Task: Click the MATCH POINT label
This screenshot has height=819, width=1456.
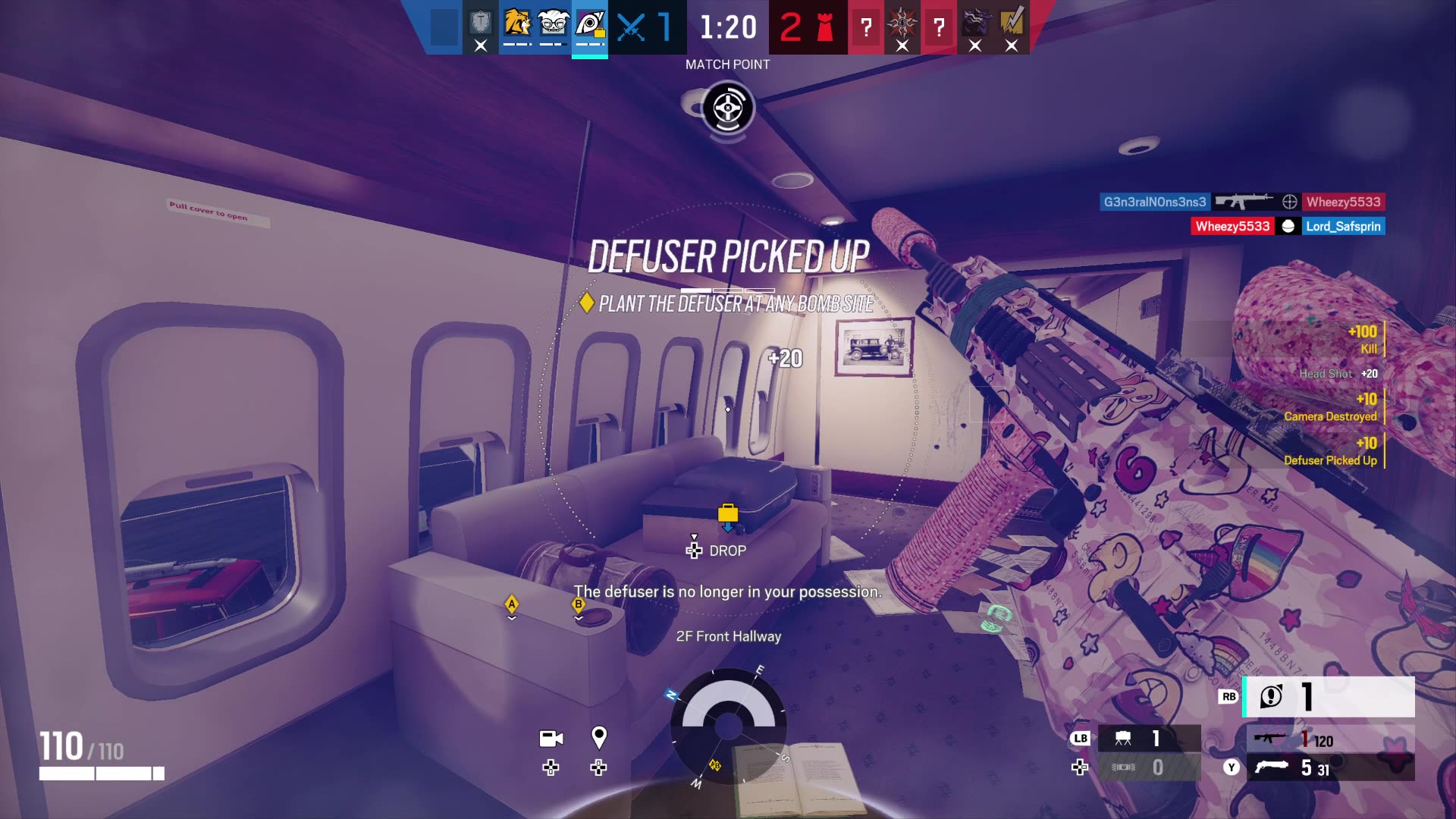Action: [x=726, y=64]
